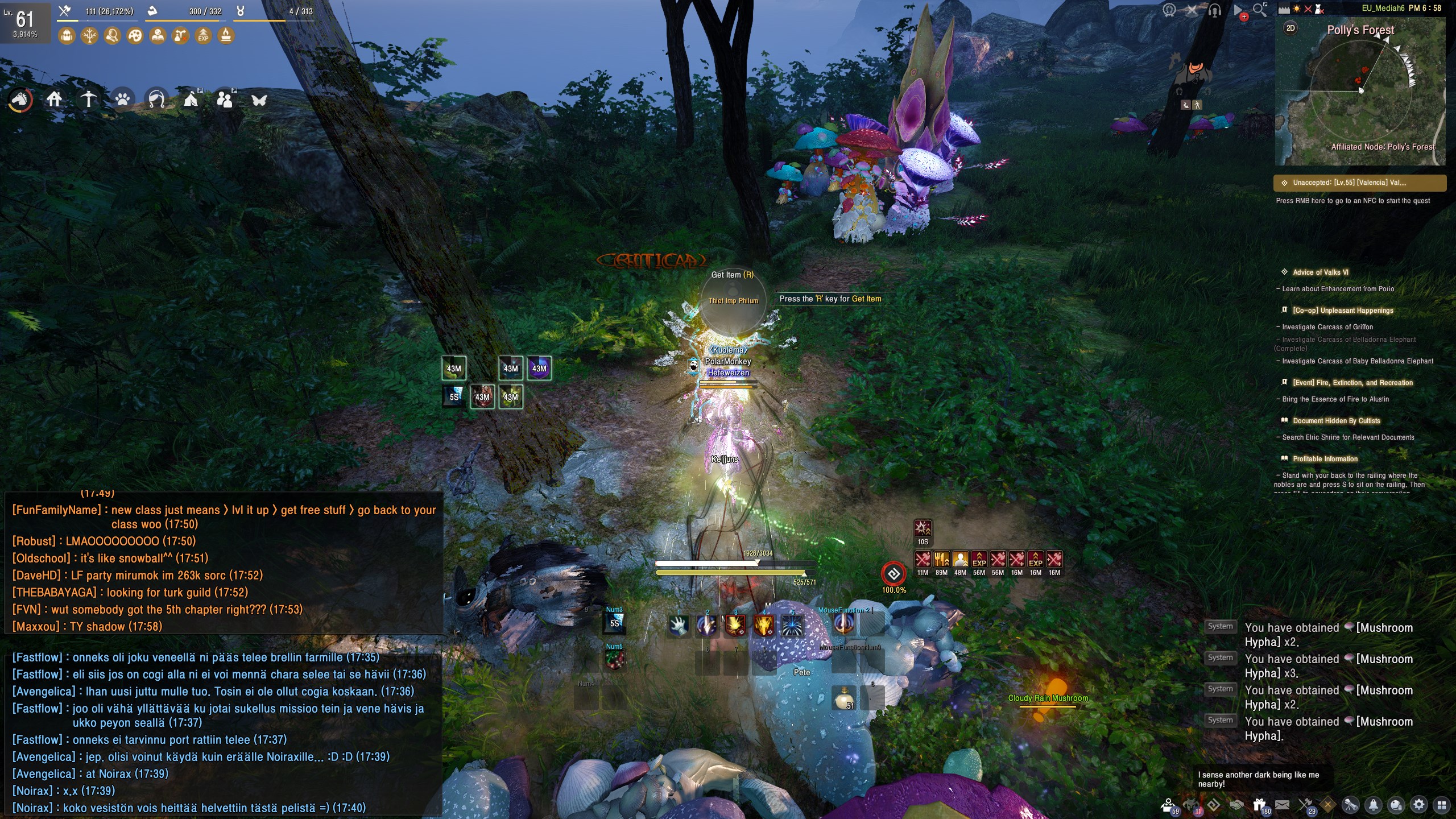
Task: Click the house residence icon
Action: tap(55, 100)
